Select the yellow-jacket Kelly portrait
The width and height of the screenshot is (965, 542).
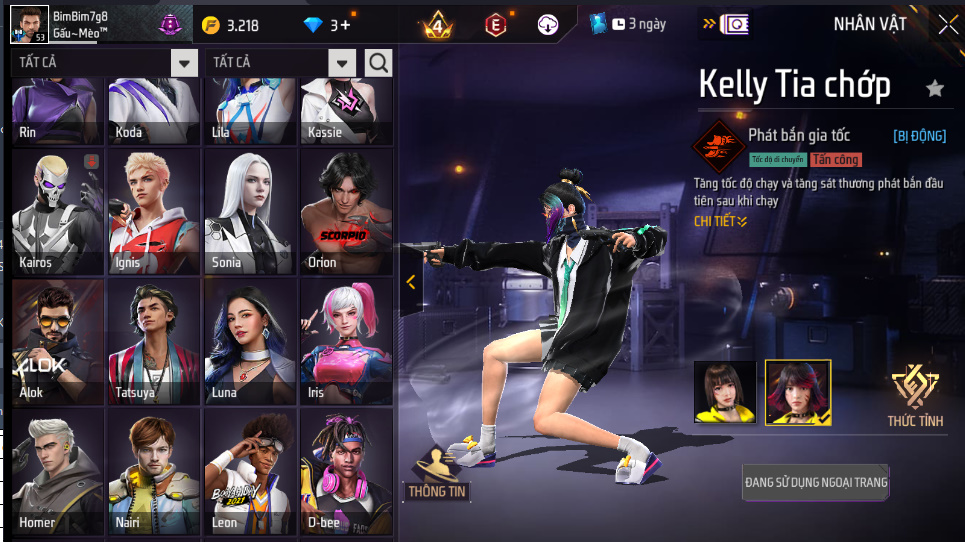click(x=726, y=391)
